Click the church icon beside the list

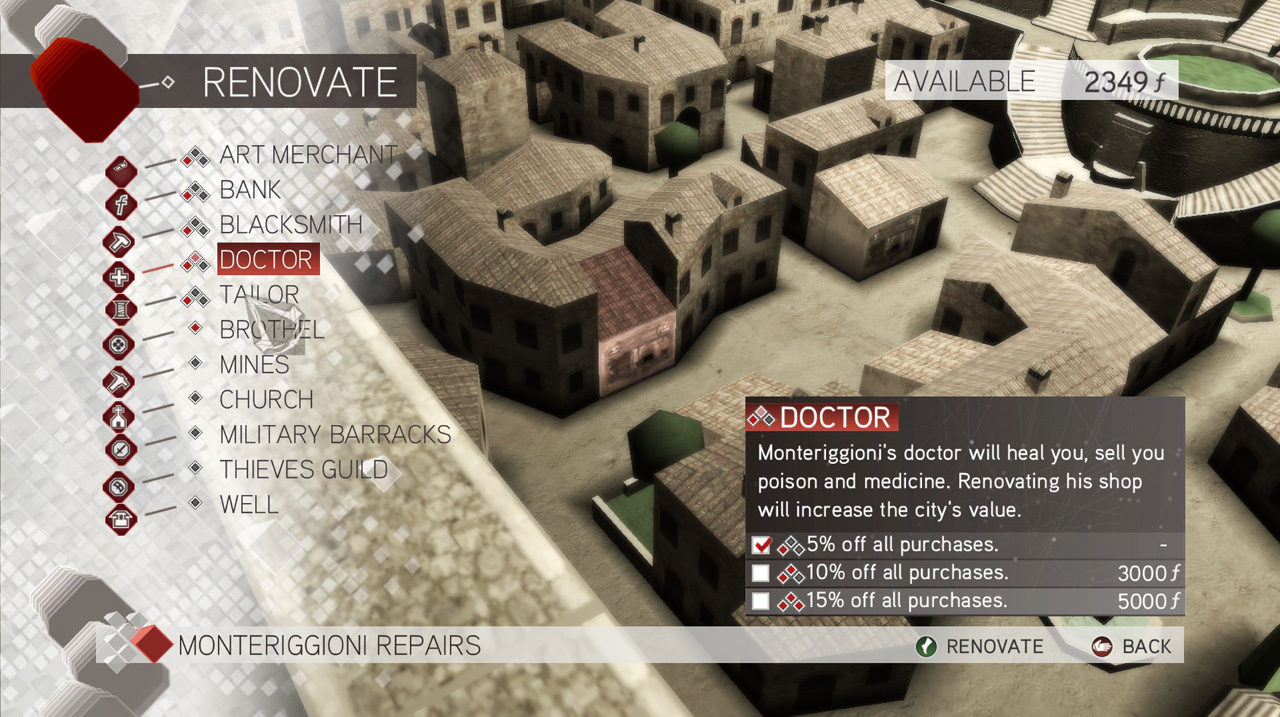click(x=119, y=415)
